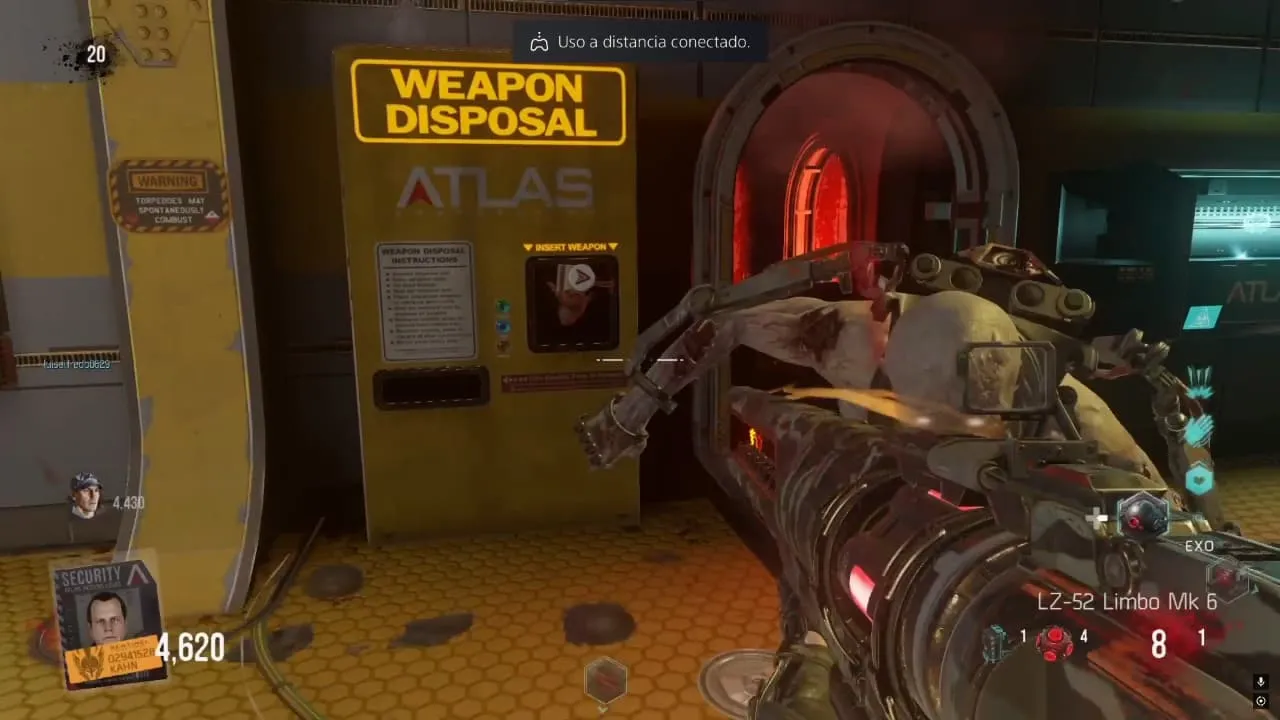This screenshot has width=1280, height=720.
Task: Dismiss the 'Uso a distancia conectado' notification
Action: click(x=641, y=42)
